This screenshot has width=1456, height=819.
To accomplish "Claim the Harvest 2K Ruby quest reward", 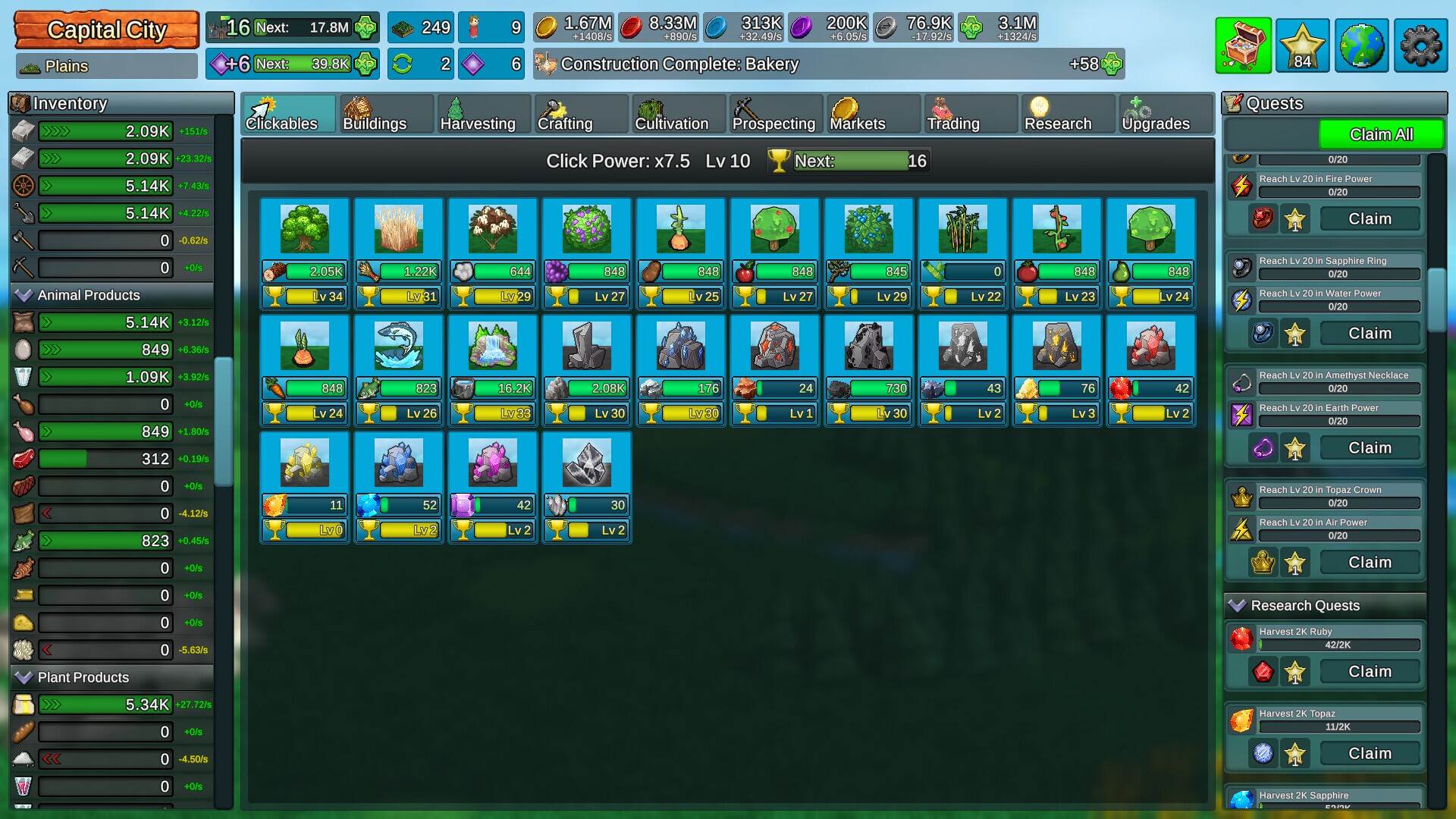I will [1370, 671].
